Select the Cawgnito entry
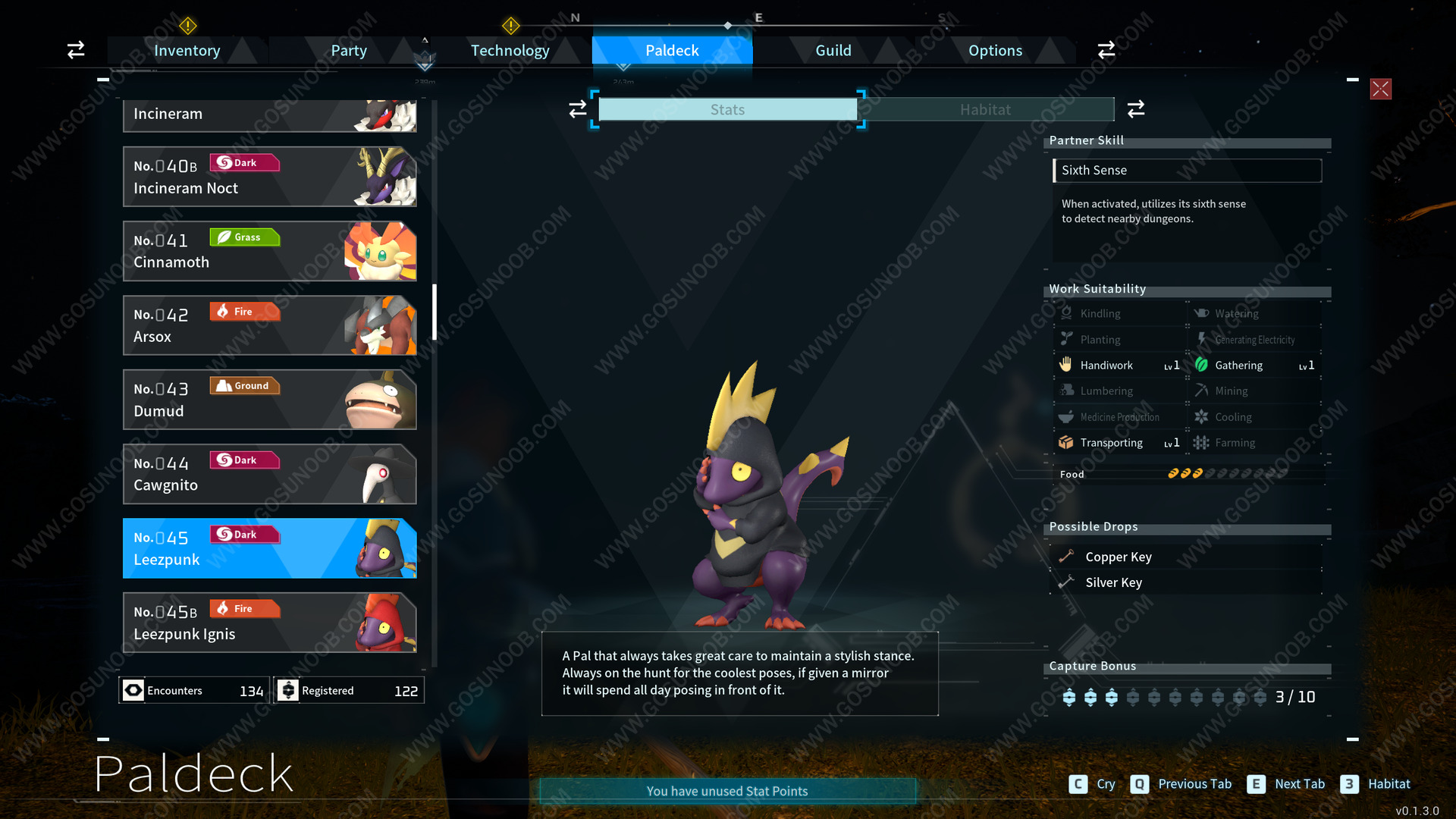 point(269,474)
